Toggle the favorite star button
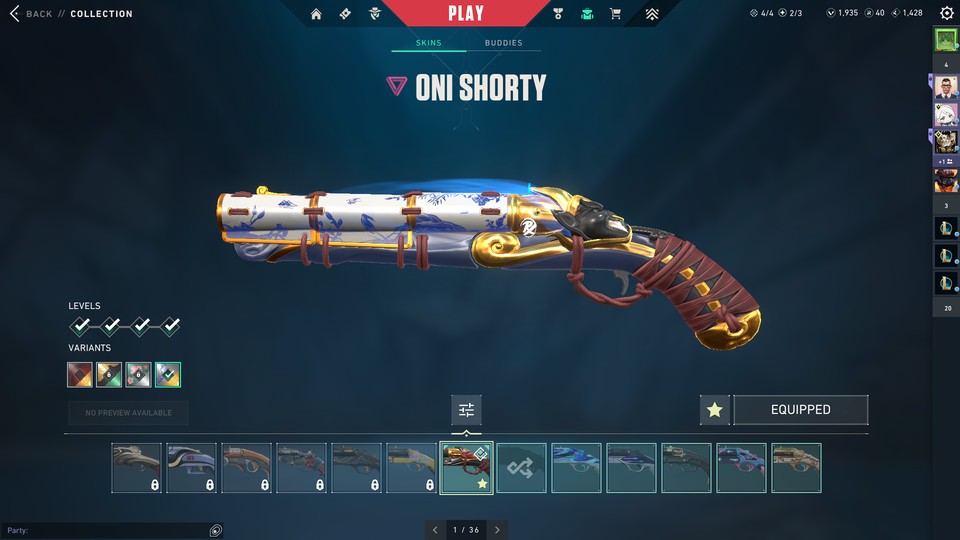 (x=714, y=410)
